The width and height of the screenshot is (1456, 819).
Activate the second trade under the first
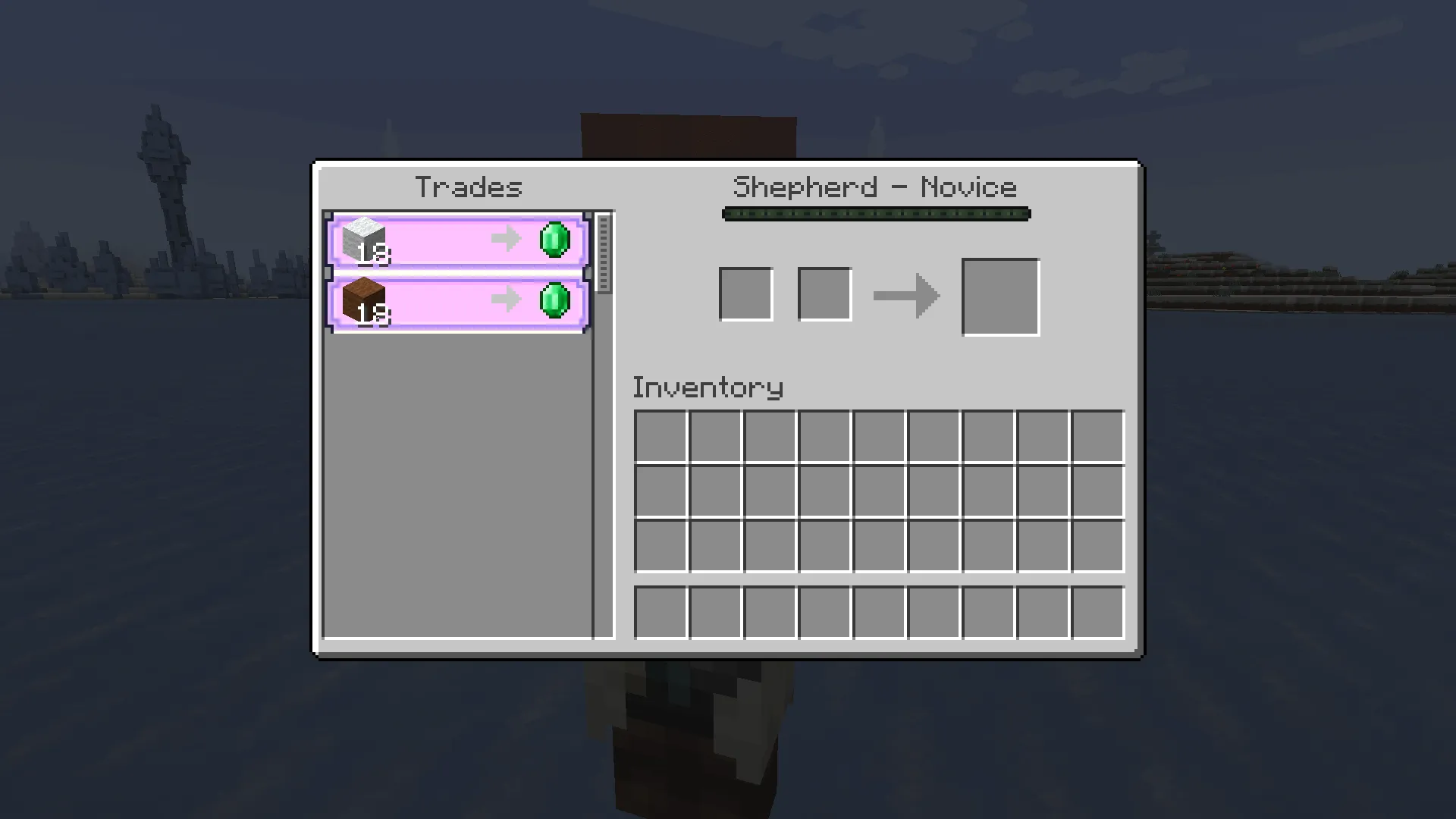[455, 302]
